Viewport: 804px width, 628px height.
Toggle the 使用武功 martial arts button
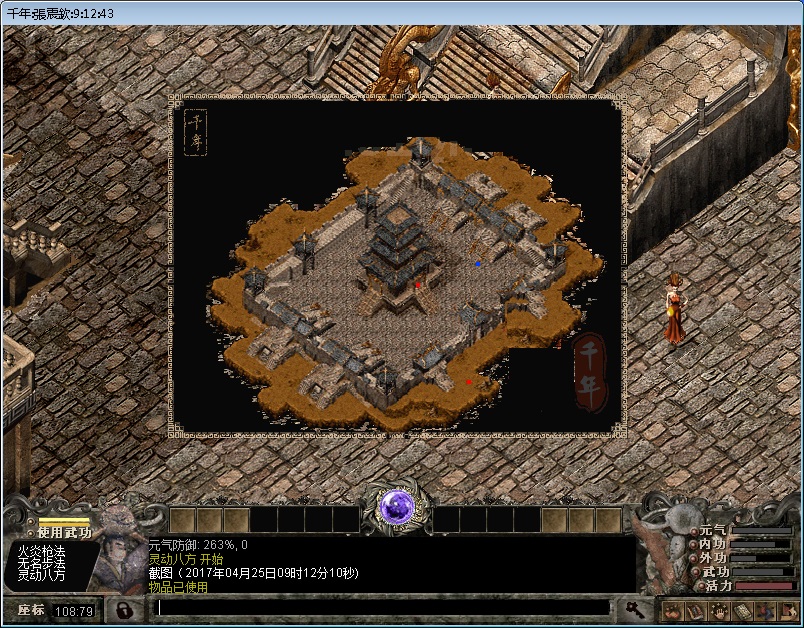point(64,532)
